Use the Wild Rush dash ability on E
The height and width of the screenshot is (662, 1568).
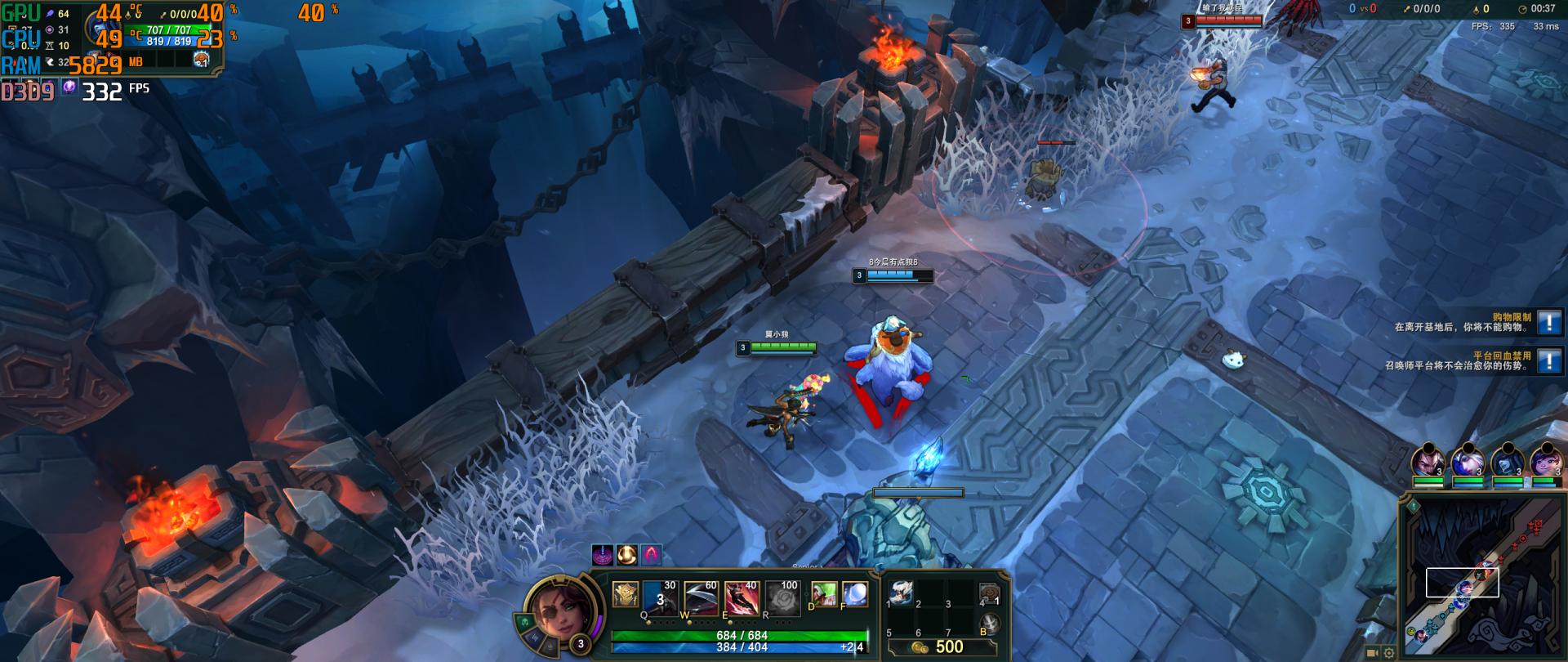(x=741, y=598)
